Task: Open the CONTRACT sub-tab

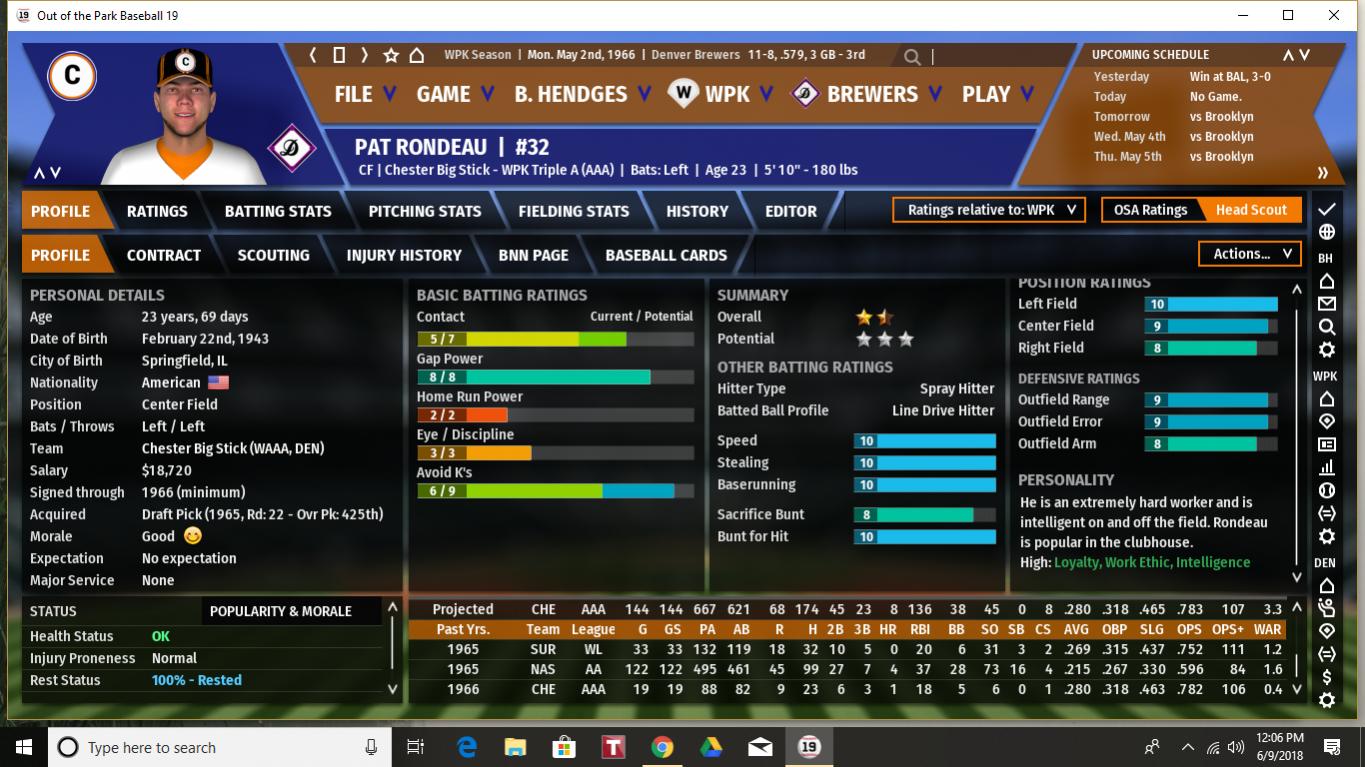Action: point(164,255)
